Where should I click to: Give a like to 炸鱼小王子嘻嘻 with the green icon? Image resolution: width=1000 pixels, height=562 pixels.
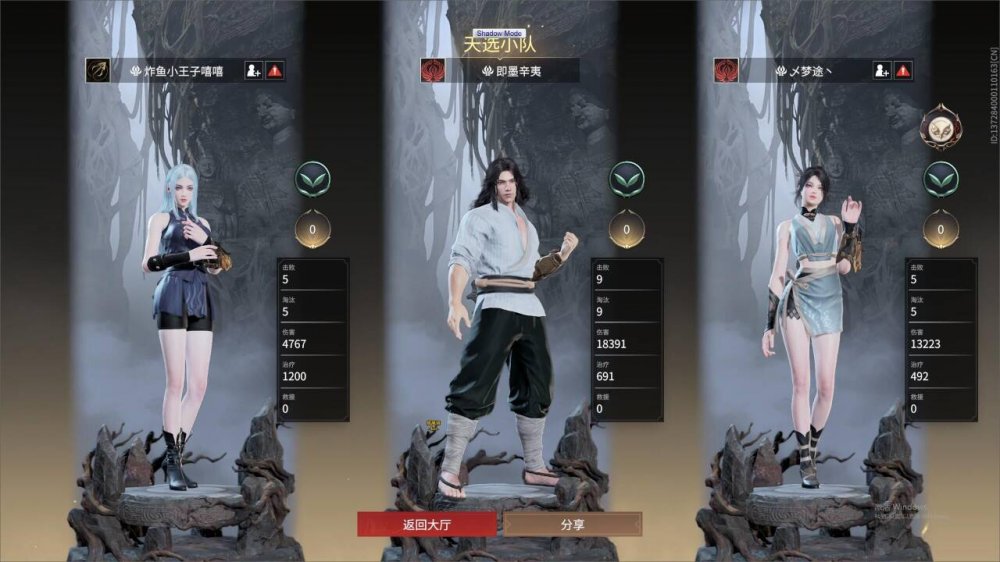313,180
